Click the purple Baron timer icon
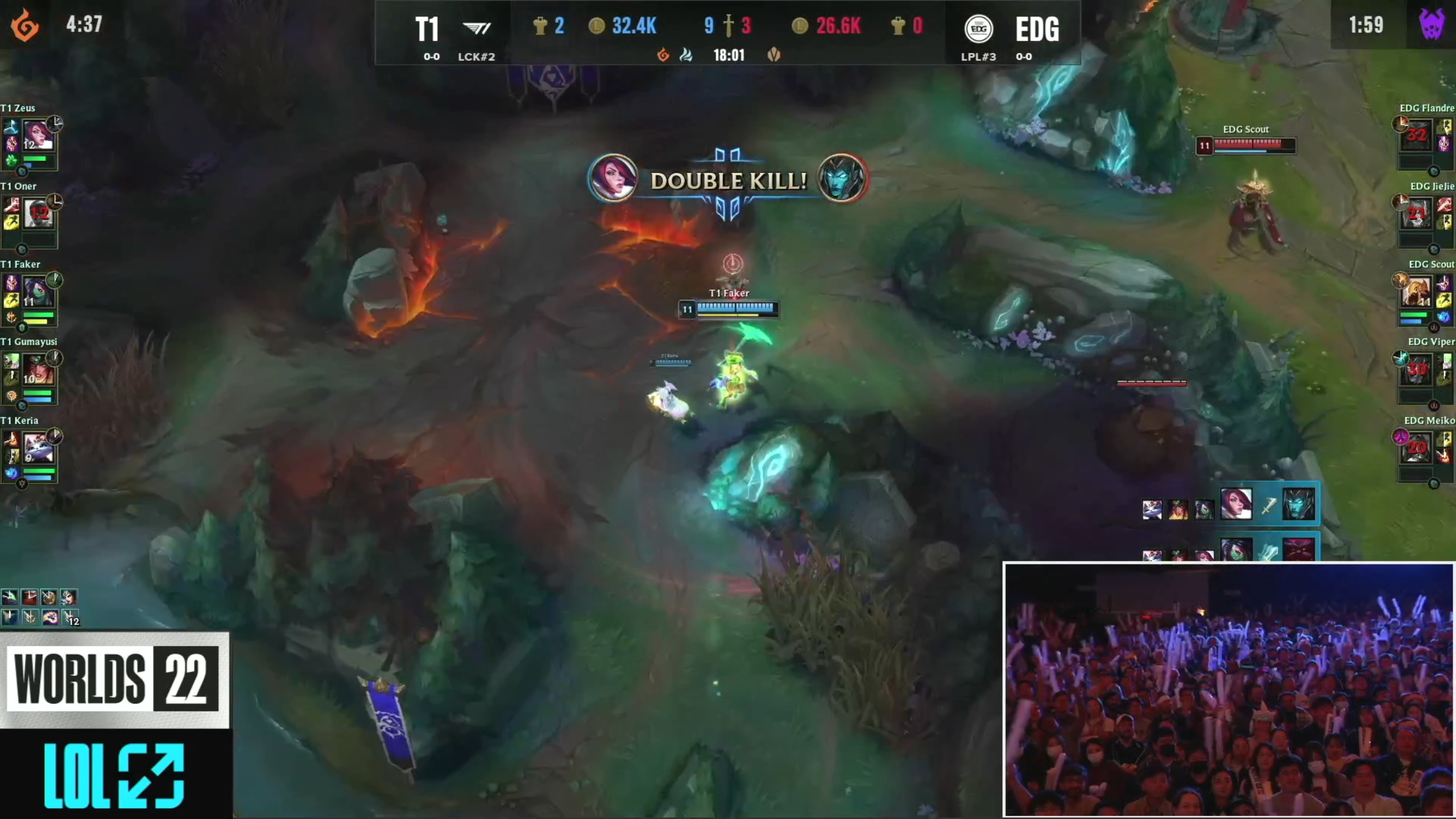The height and width of the screenshot is (819, 1456). (x=1432, y=24)
